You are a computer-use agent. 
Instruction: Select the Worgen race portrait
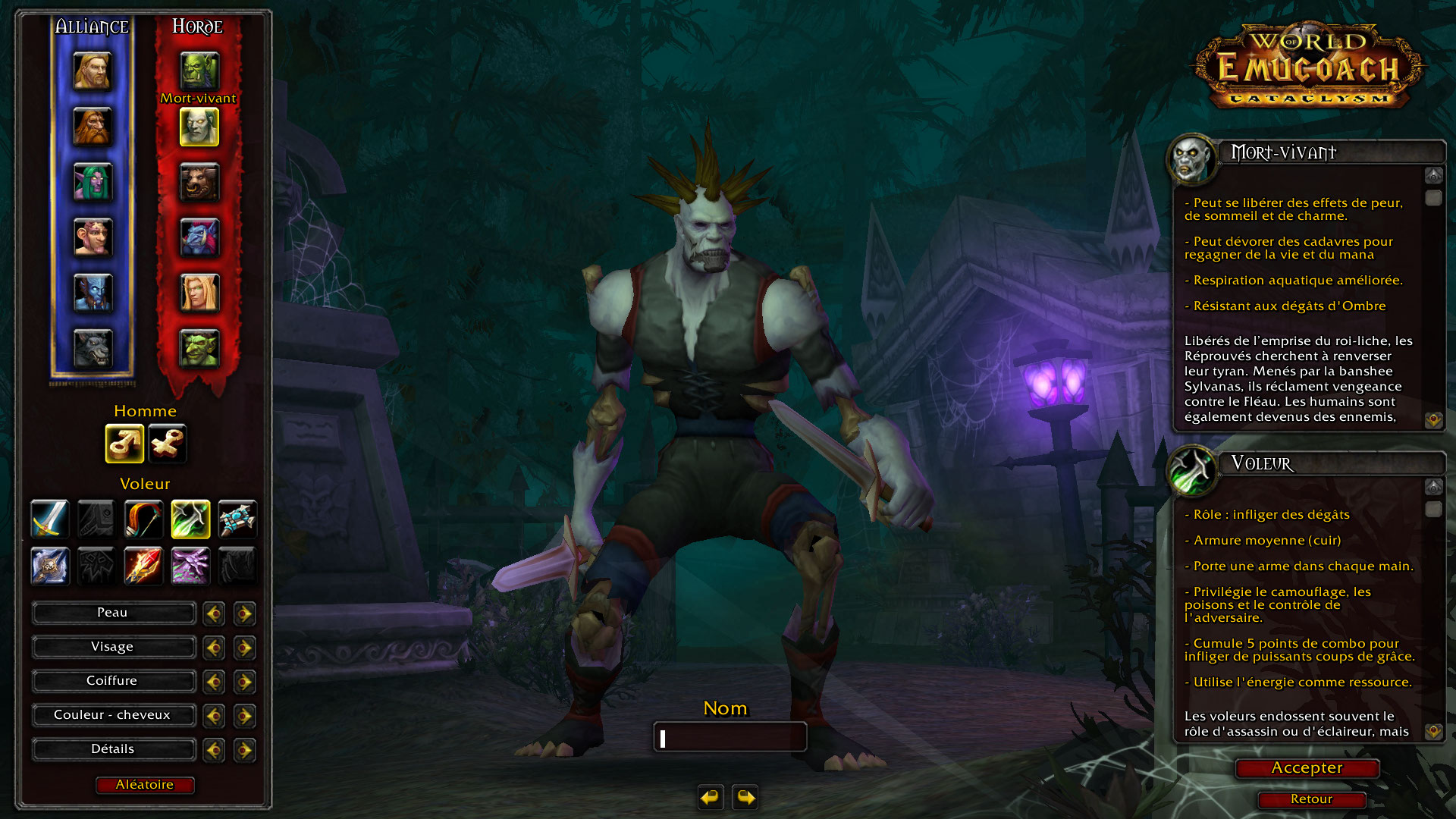click(x=93, y=349)
